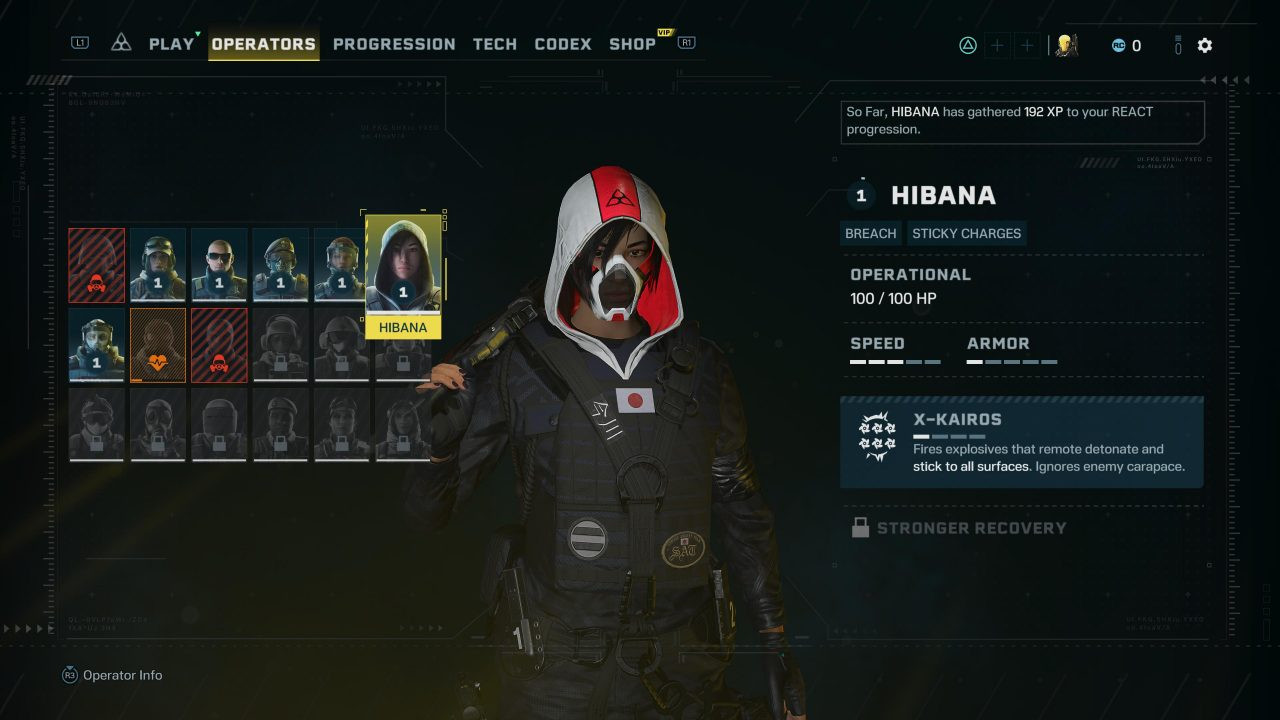Open the yellow player profile avatar
The height and width of the screenshot is (720, 1280).
coord(1067,45)
